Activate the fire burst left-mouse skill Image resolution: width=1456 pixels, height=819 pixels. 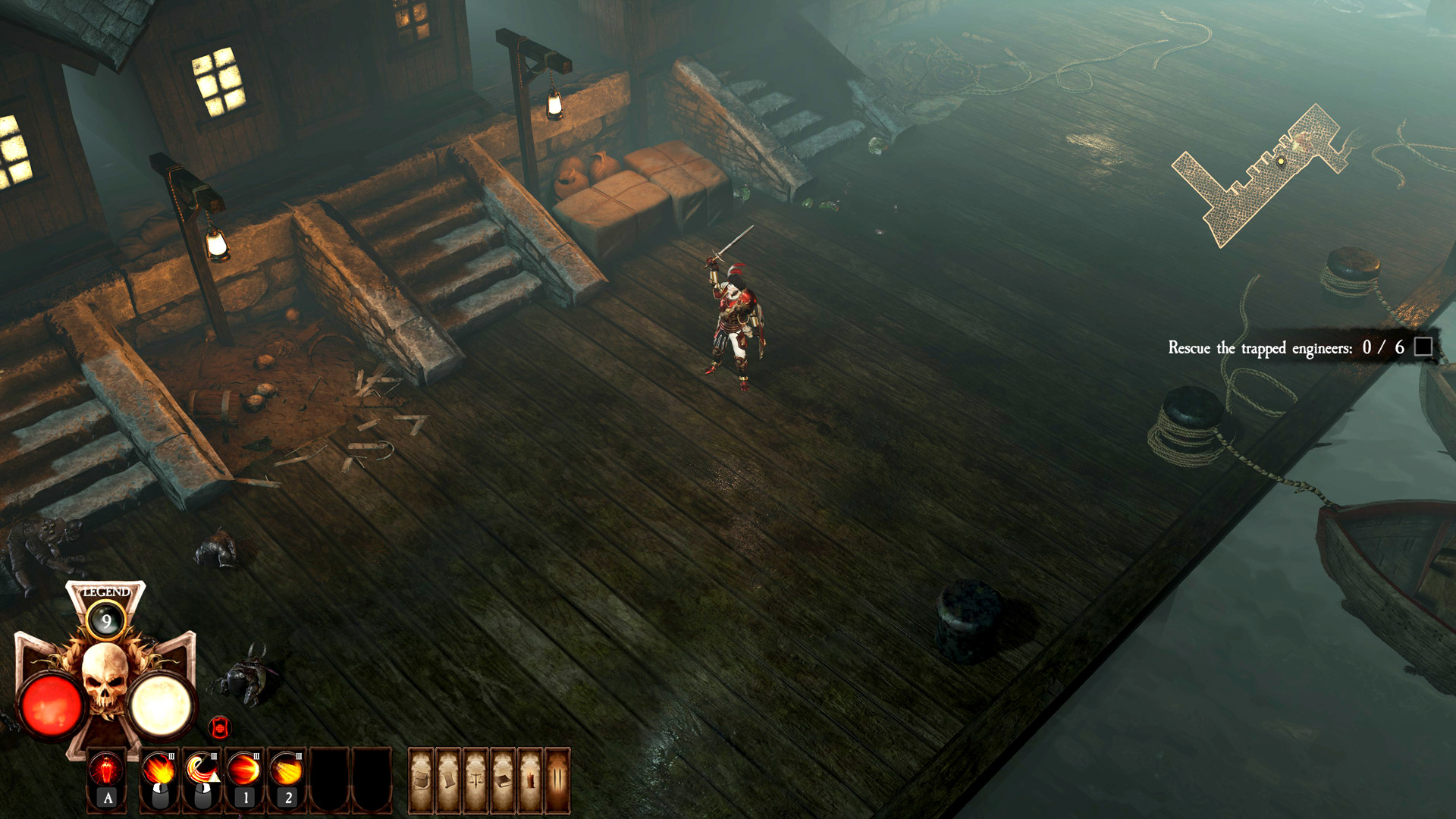tap(159, 771)
